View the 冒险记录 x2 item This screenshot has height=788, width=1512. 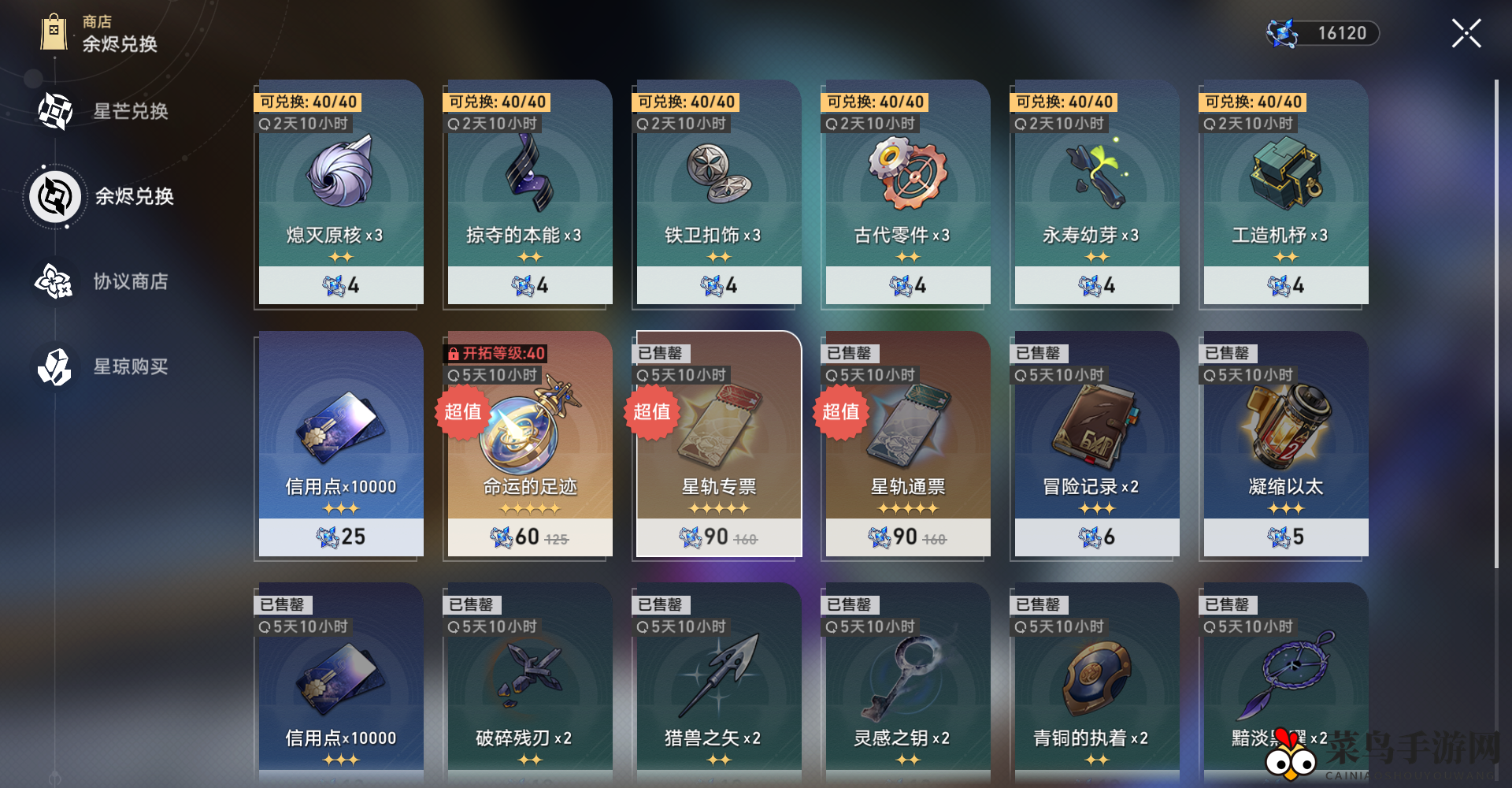click(1096, 444)
